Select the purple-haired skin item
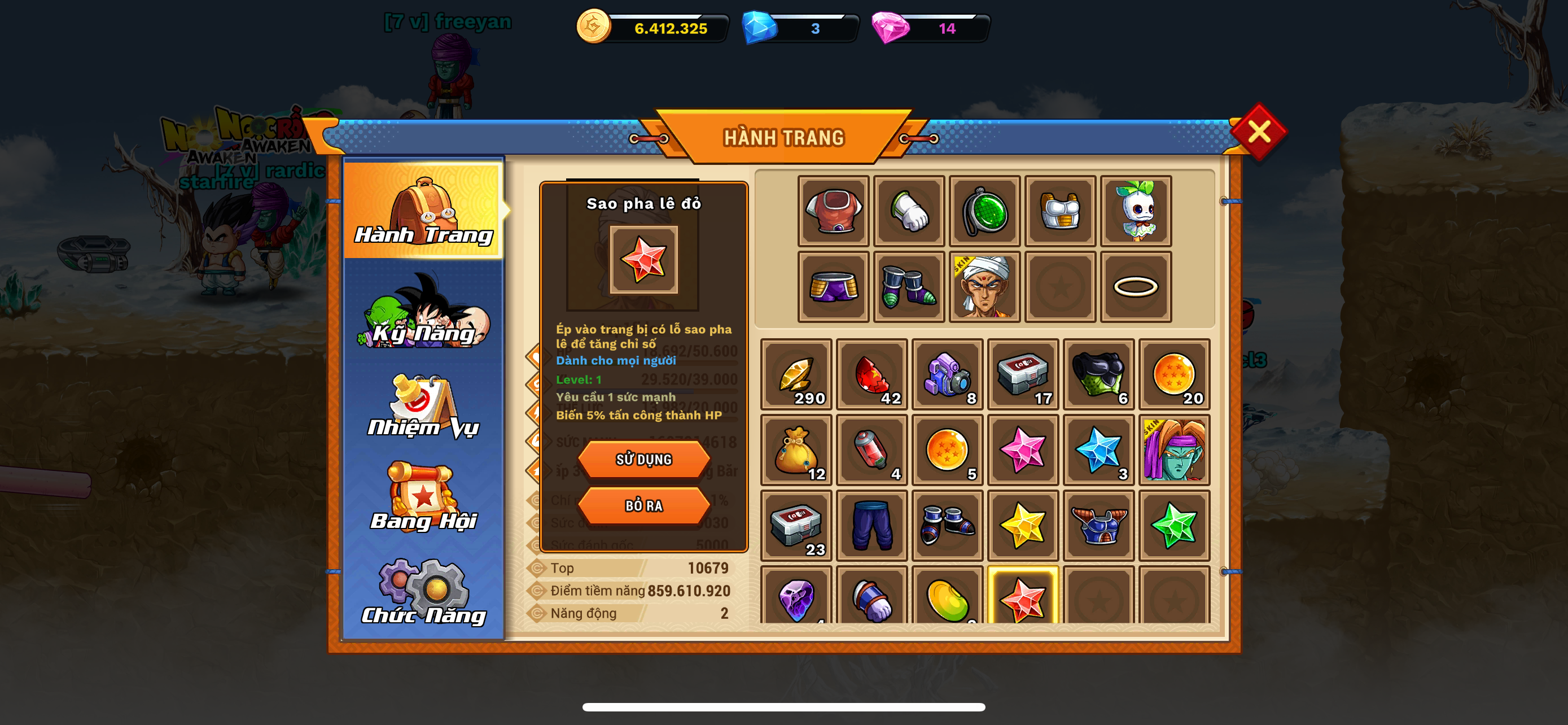This screenshot has width=1568, height=725. pos(1173,450)
